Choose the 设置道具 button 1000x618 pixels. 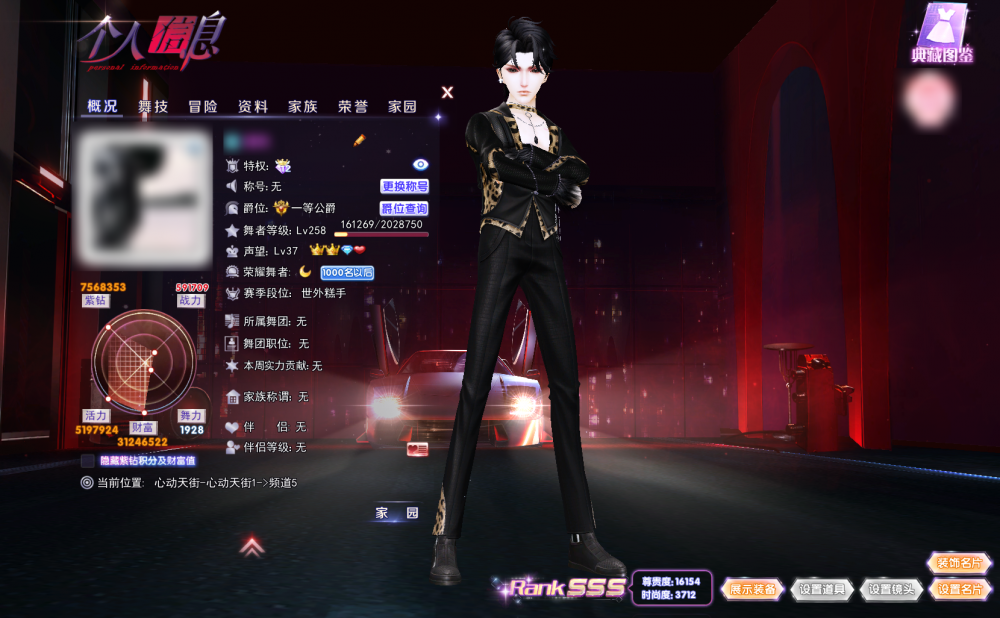pos(822,589)
